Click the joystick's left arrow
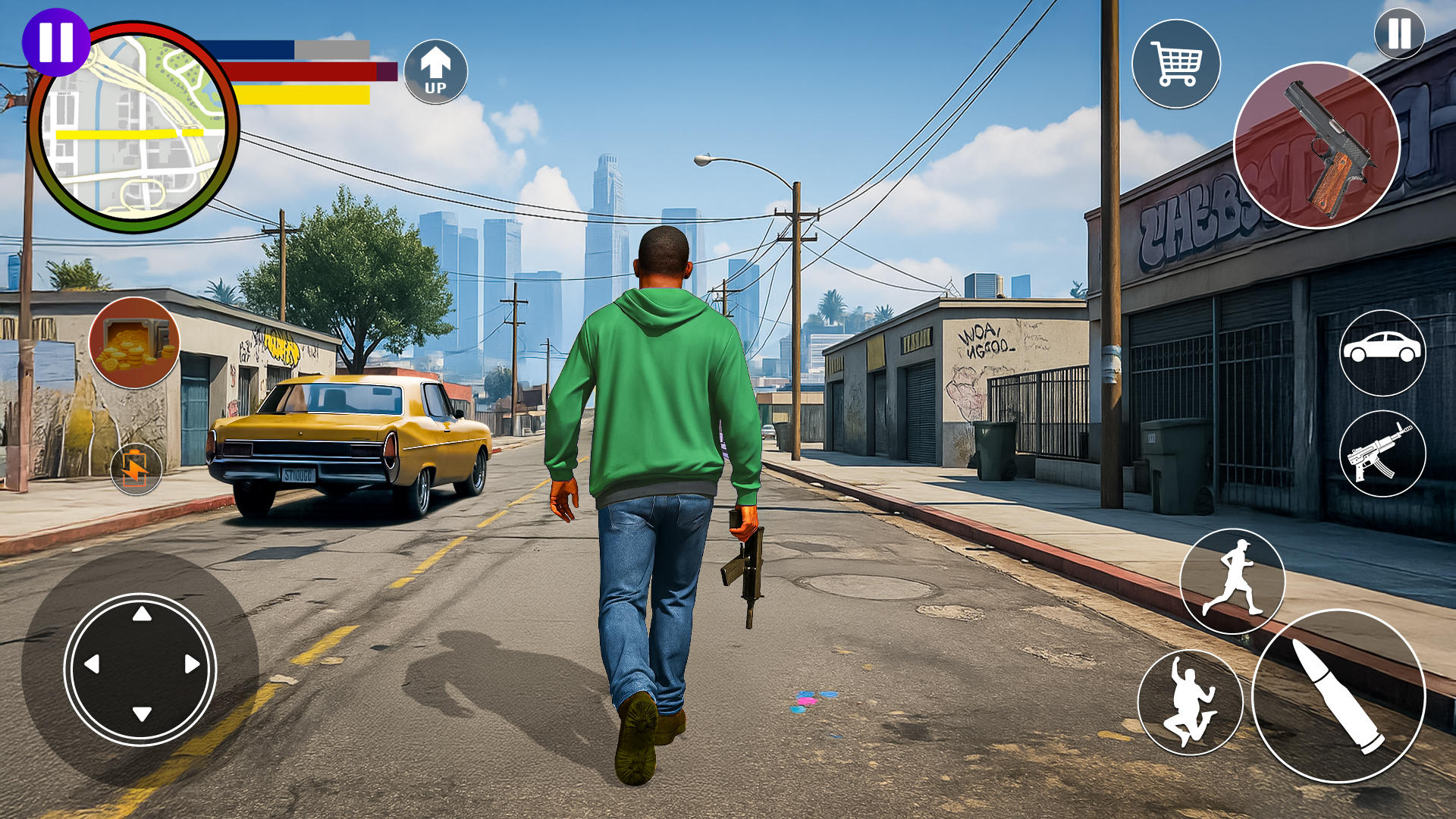Image resolution: width=1456 pixels, height=819 pixels. pyautogui.click(x=92, y=664)
